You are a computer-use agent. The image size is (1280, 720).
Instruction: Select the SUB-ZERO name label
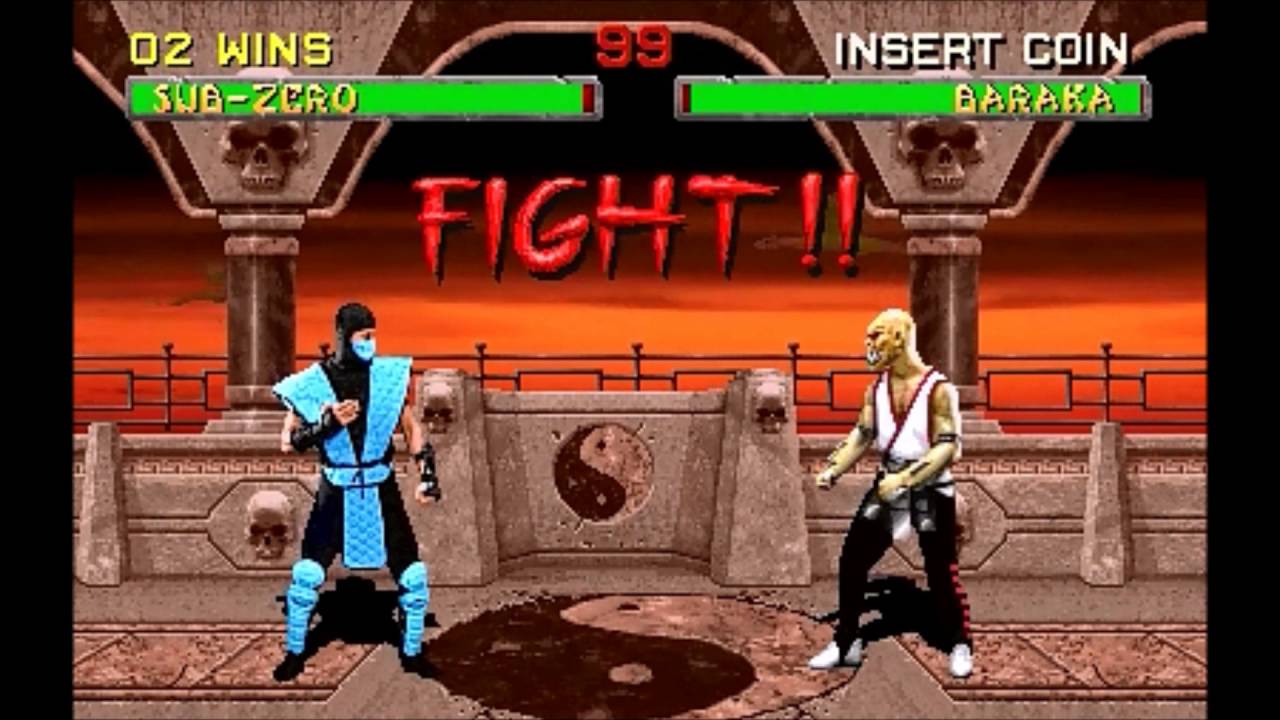tap(255, 98)
